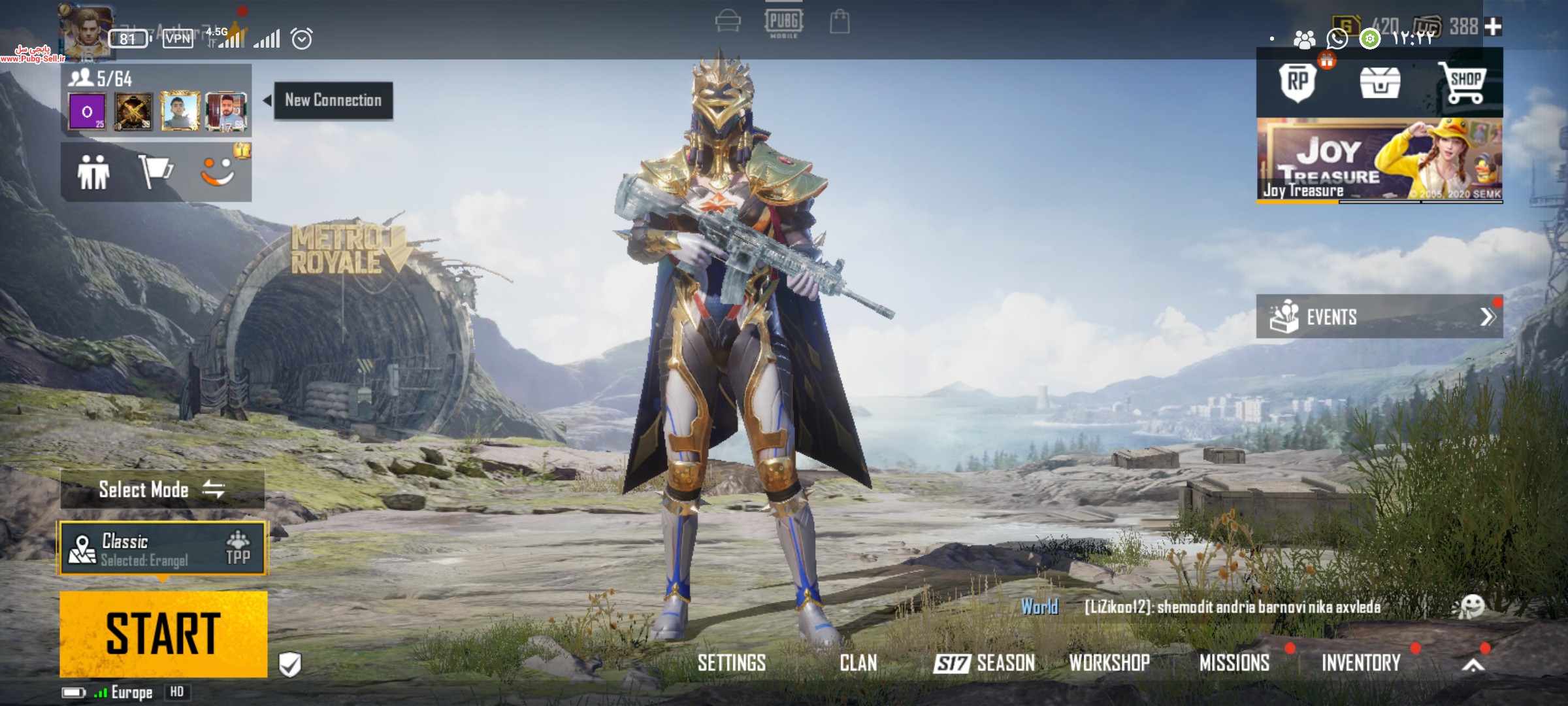Open the supply crate icon
This screenshot has width=1568, height=706.
[x=1379, y=84]
